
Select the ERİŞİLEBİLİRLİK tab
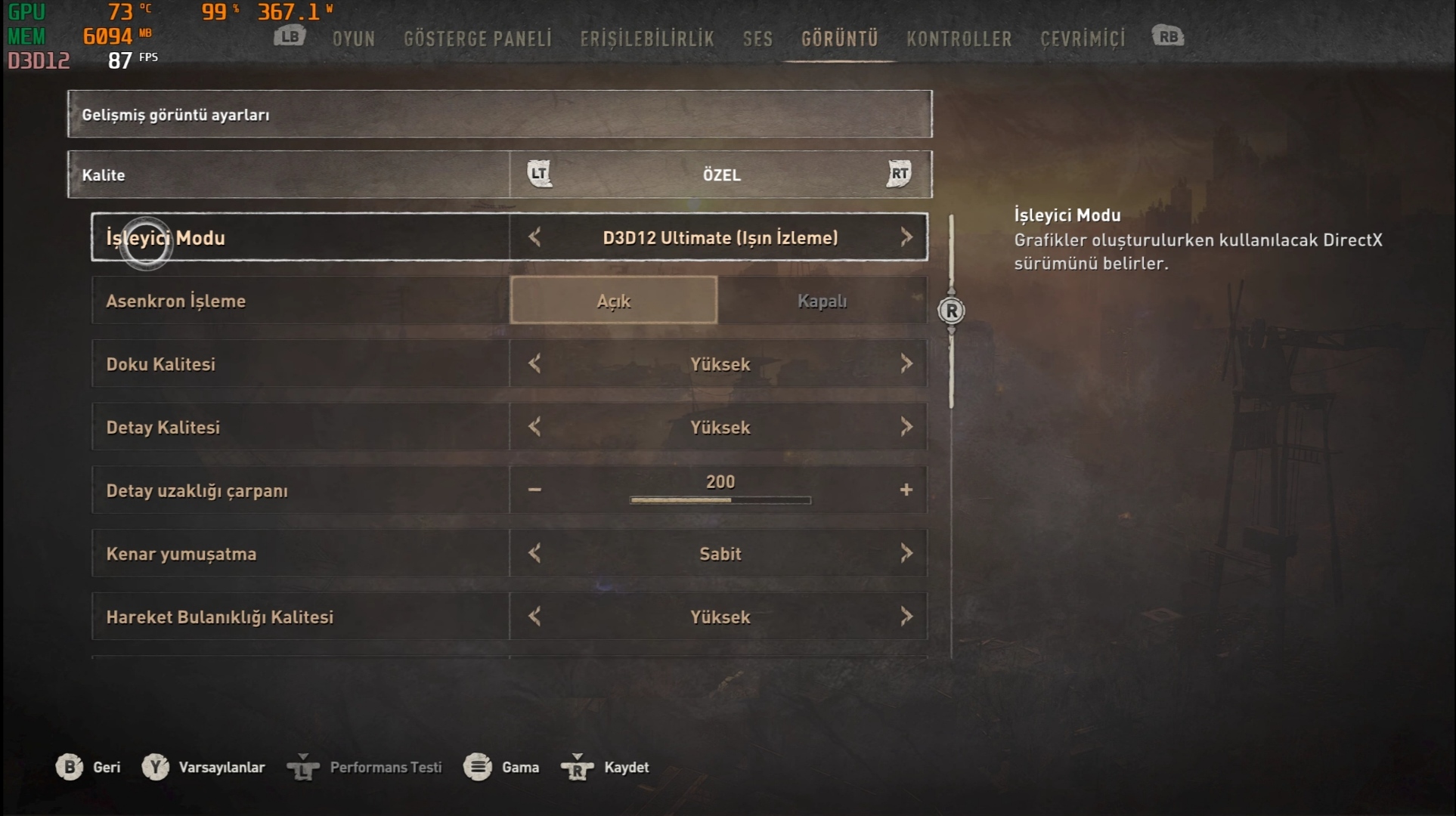[x=646, y=39]
